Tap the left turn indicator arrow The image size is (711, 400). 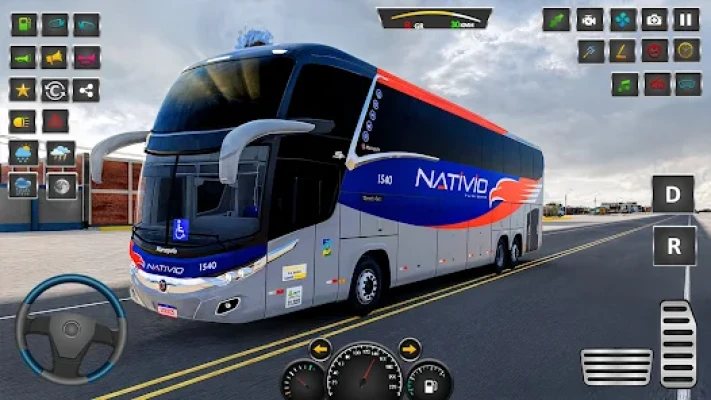pyautogui.click(x=320, y=349)
